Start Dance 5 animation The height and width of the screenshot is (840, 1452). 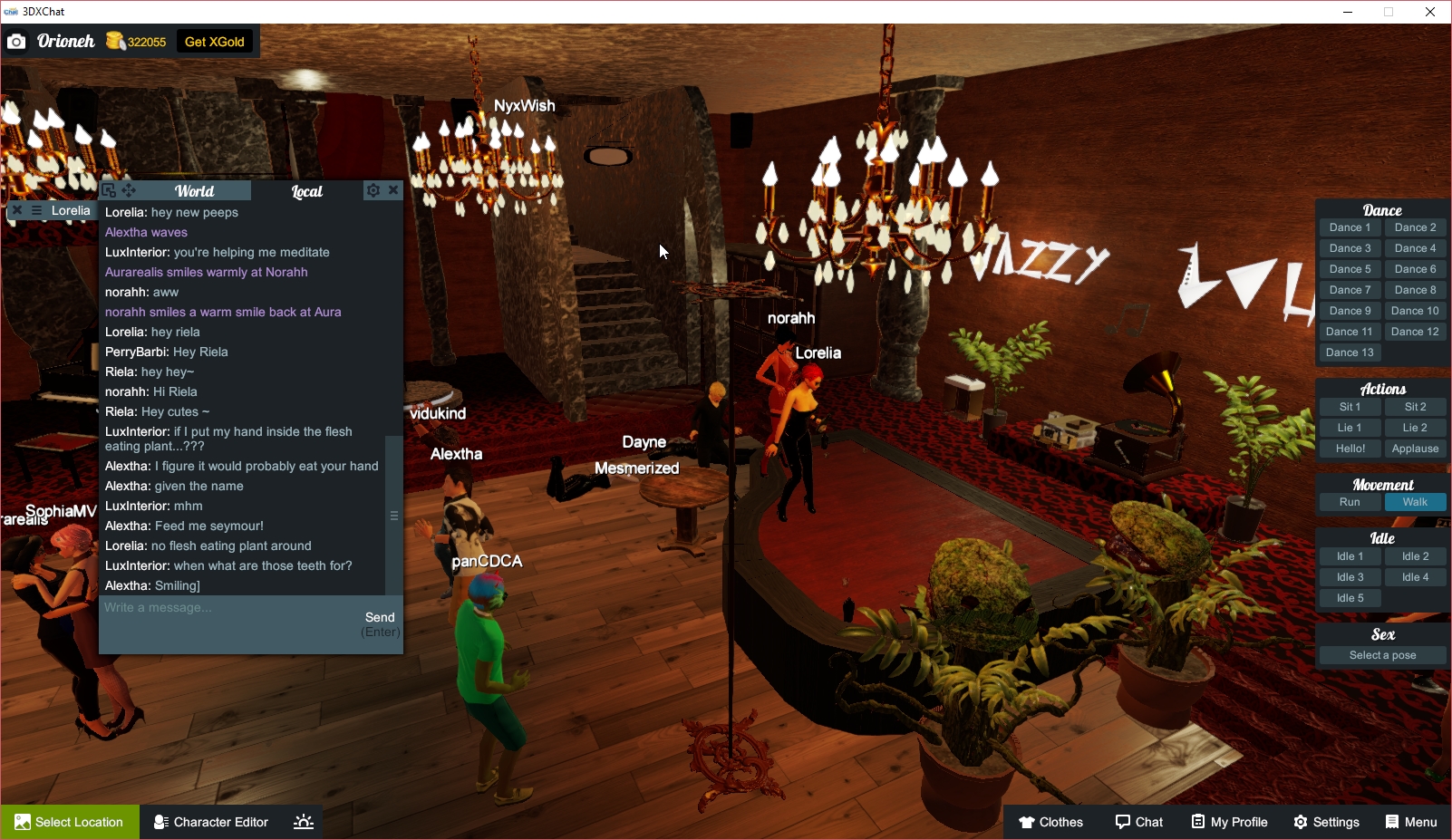tap(1350, 268)
